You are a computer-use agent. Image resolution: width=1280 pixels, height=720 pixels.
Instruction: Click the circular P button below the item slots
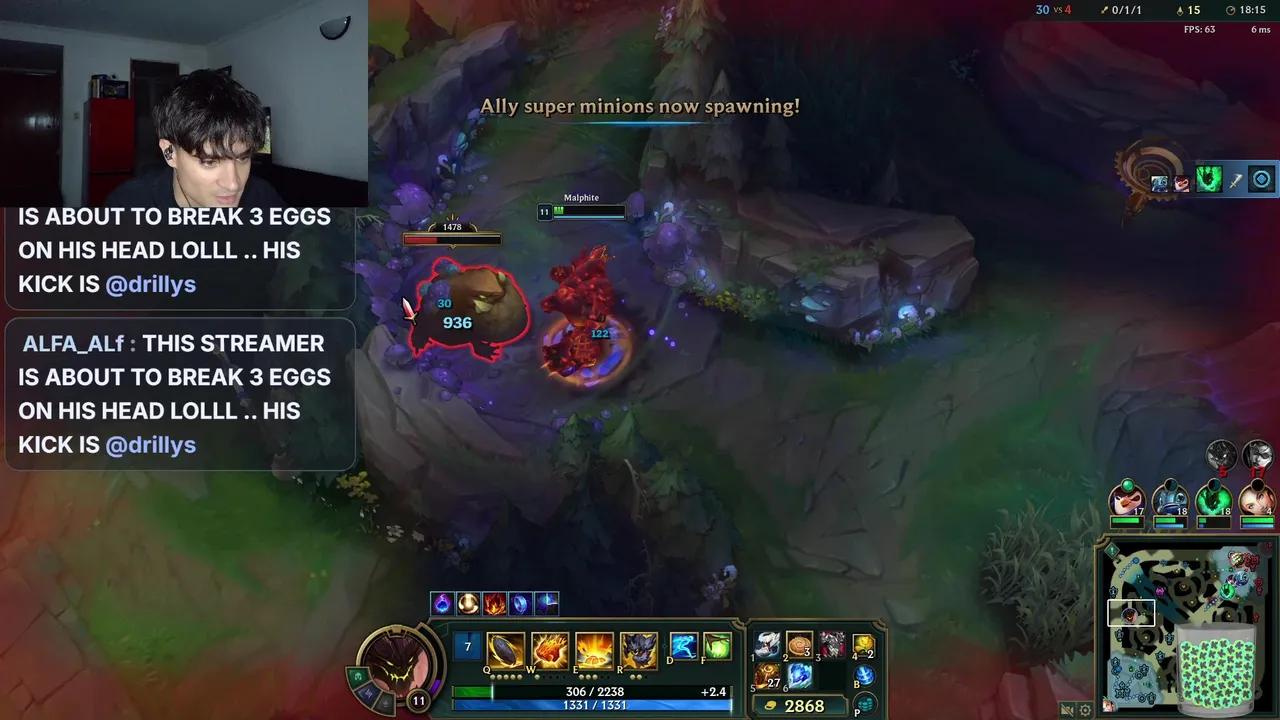point(866,704)
